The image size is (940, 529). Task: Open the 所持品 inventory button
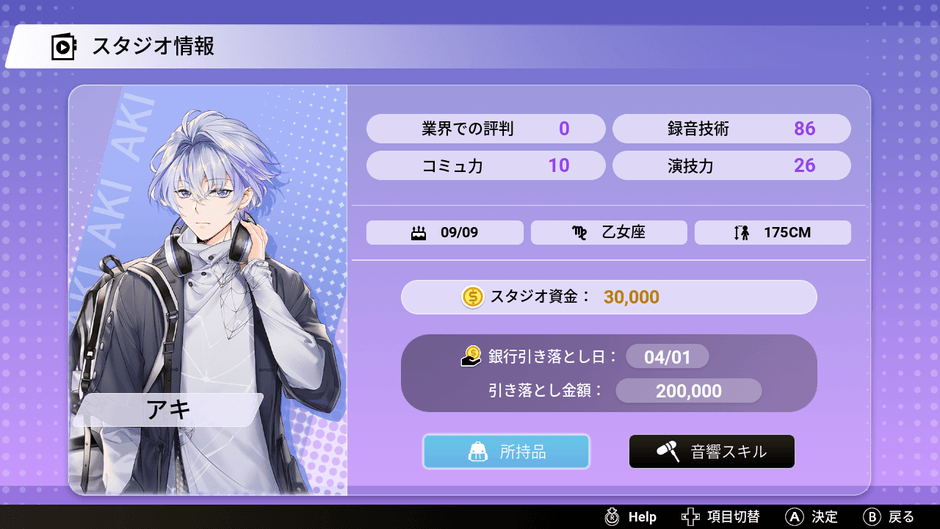pyautogui.click(x=506, y=452)
